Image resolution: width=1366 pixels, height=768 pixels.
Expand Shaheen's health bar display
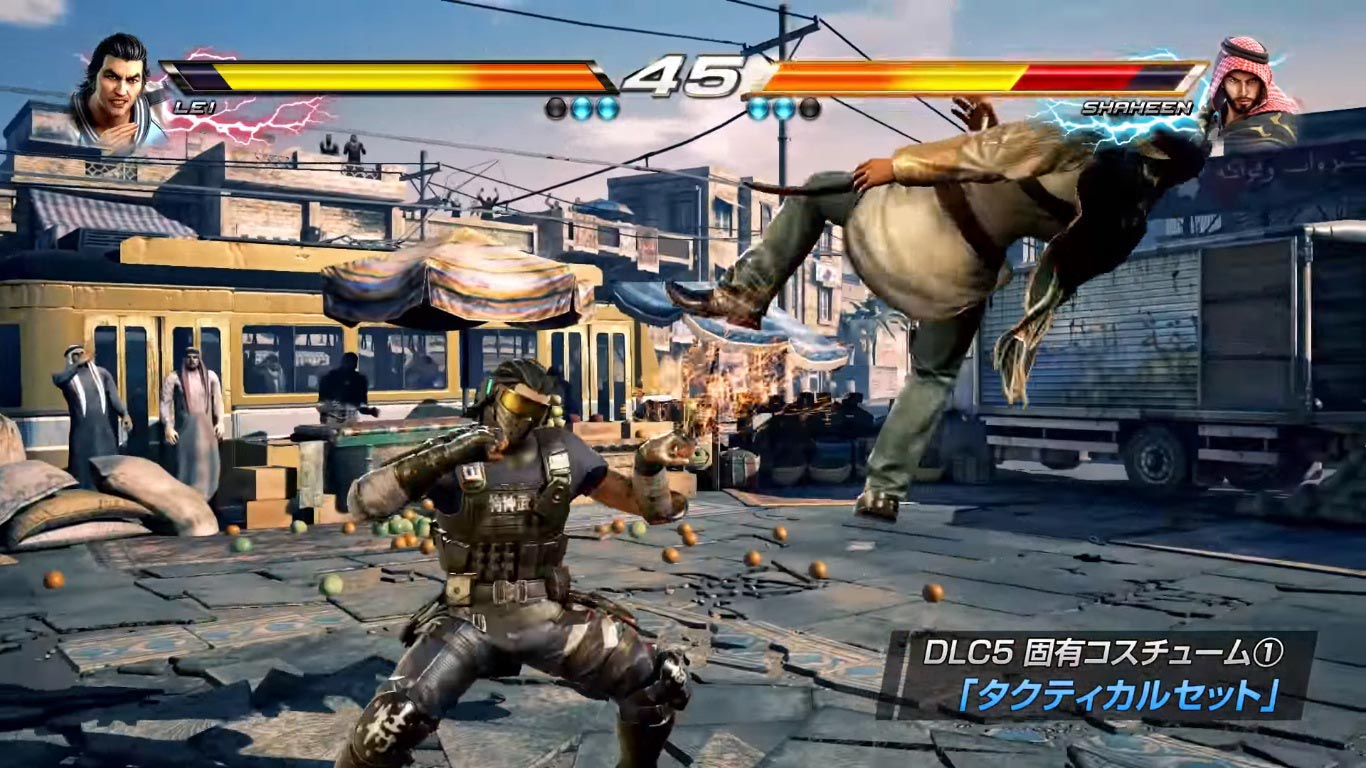pos(980,75)
